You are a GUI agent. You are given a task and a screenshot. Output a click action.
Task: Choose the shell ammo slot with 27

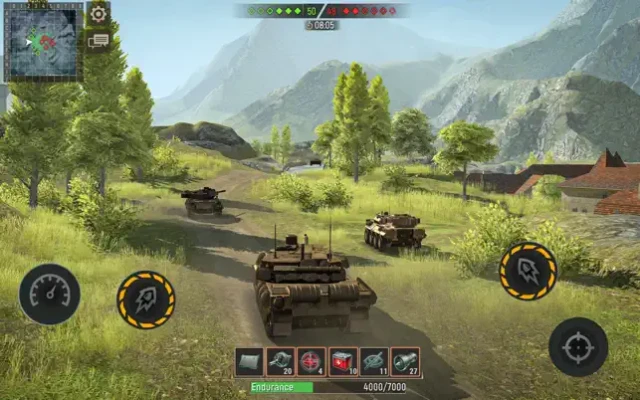(405, 362)
